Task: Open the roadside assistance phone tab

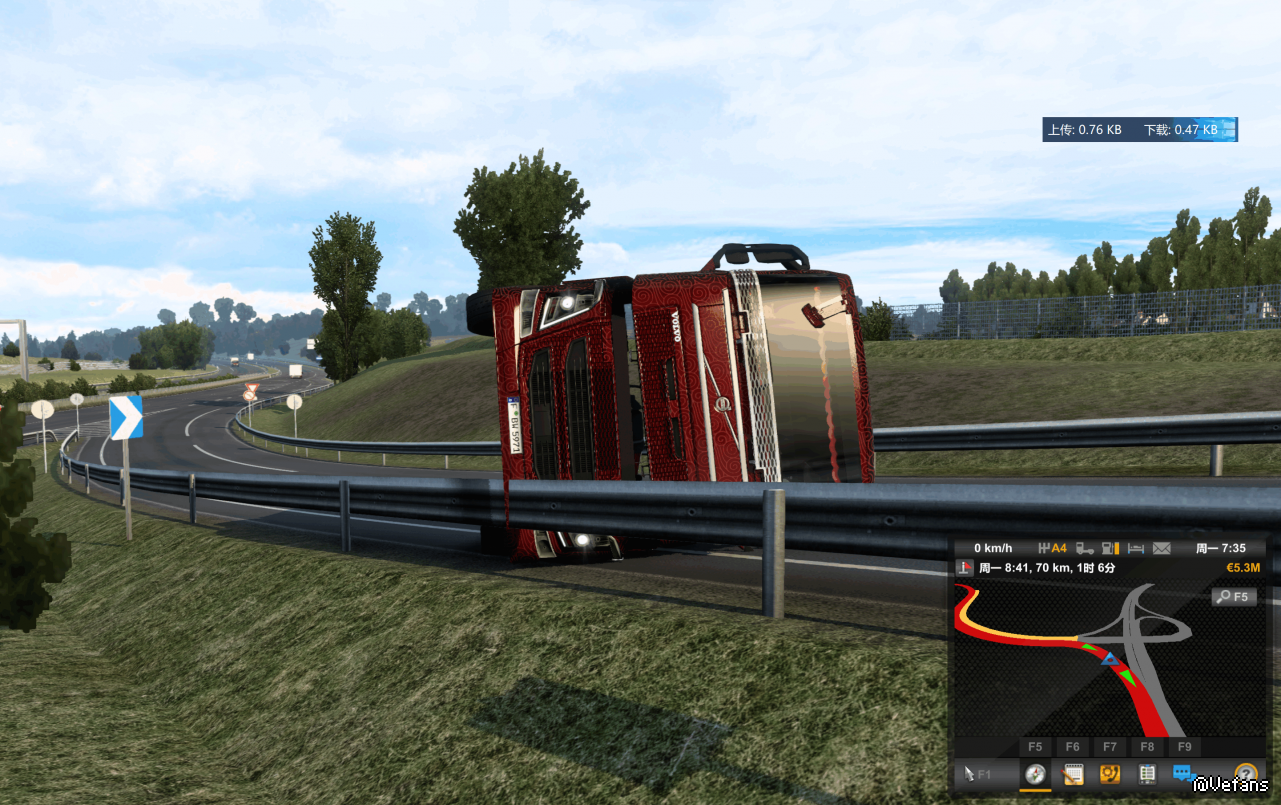Action: (x=1110, y=773)
